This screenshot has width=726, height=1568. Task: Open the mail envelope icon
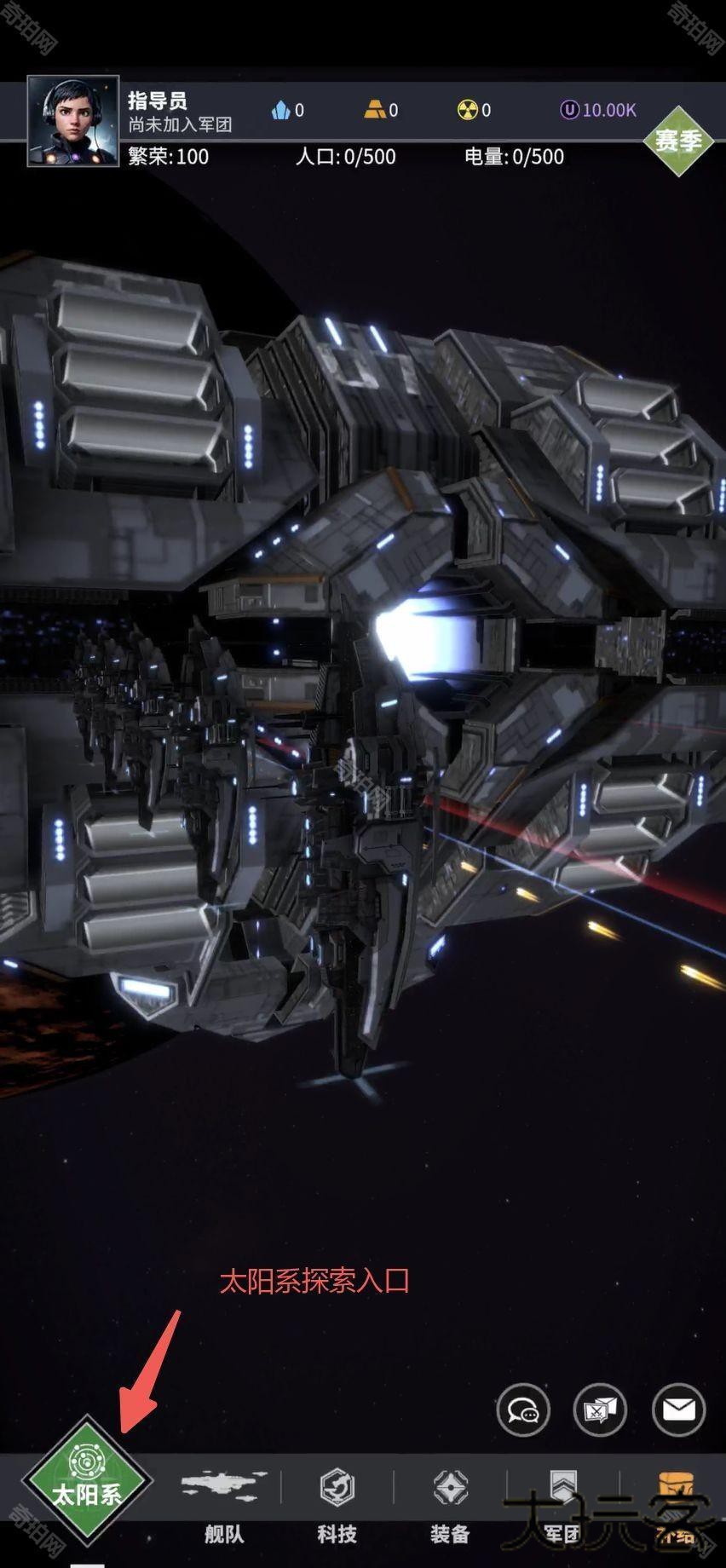(678, 1410)
